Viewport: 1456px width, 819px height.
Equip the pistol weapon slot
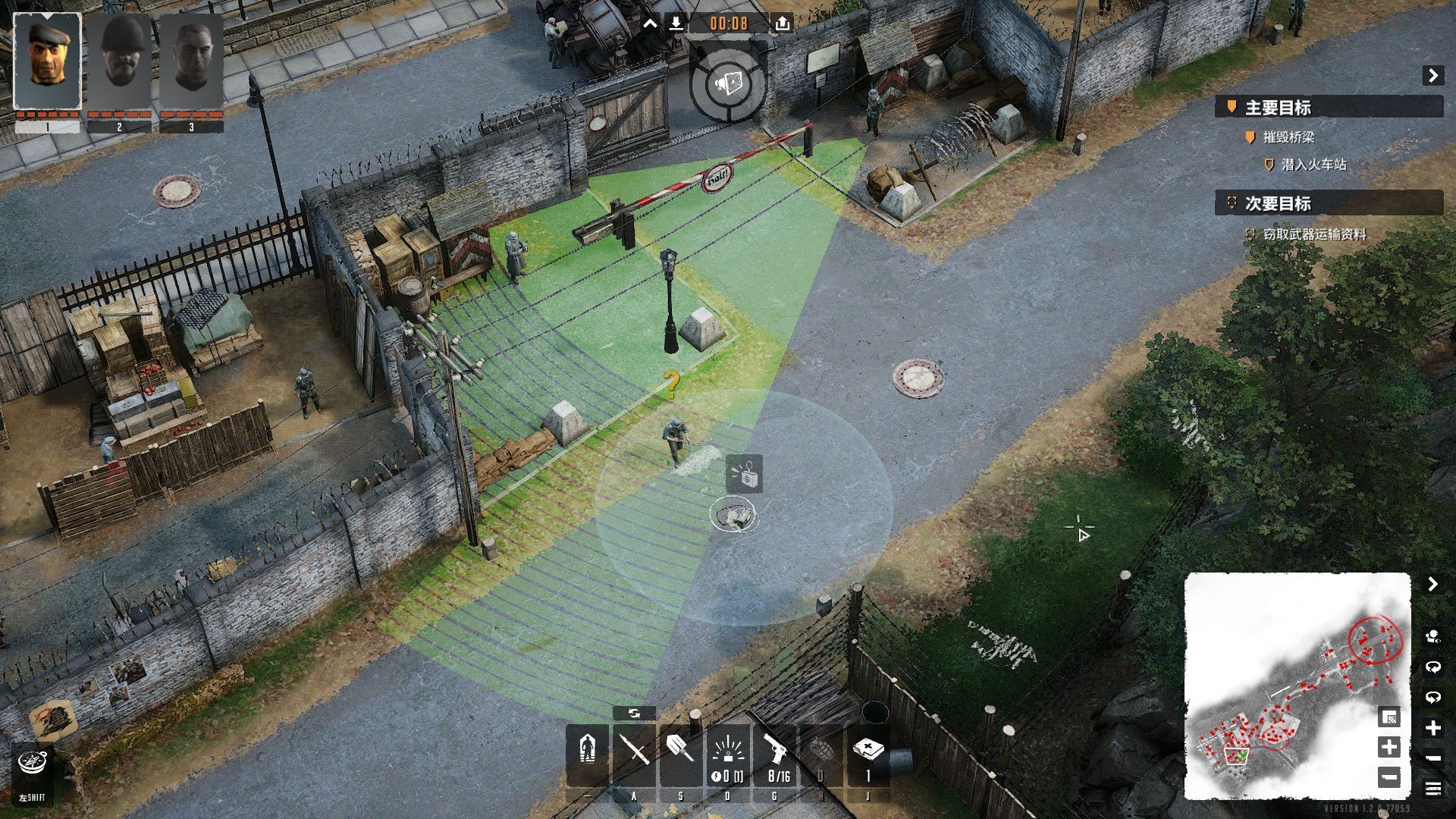point(774,755)
